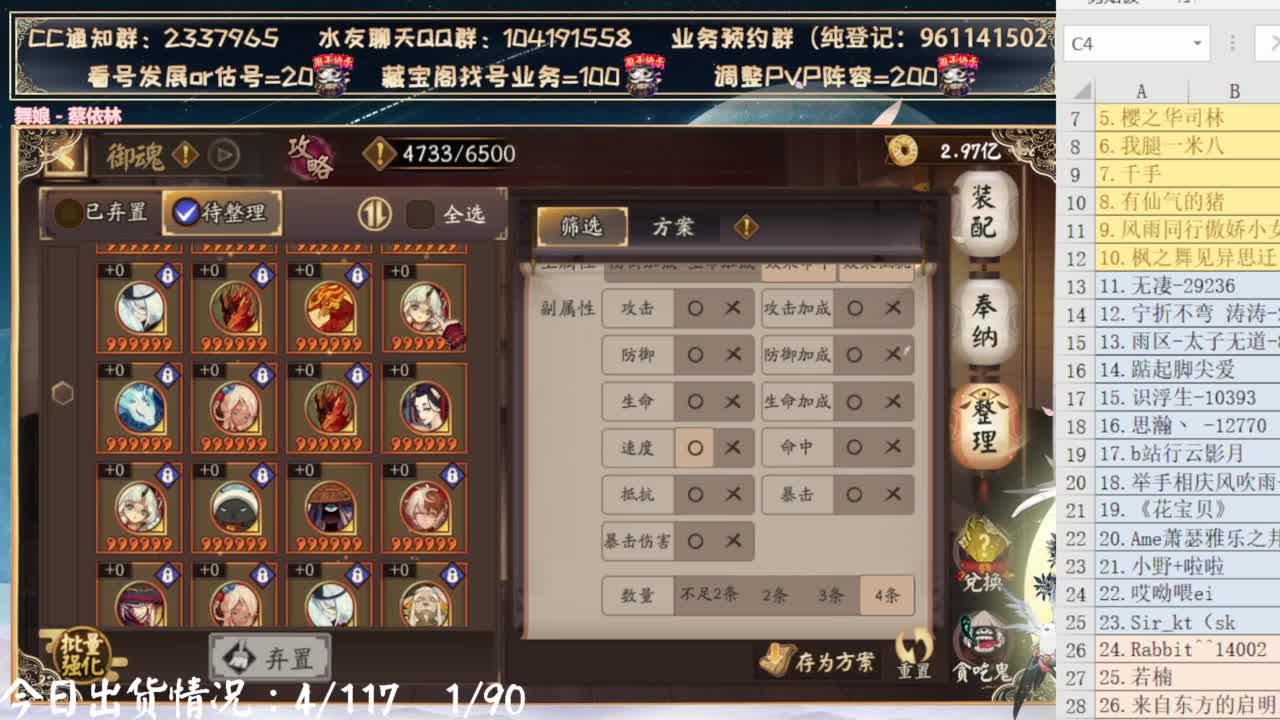
Task: Toggle off the 速度 include filter circle
Action: click(x=695, y=448)
